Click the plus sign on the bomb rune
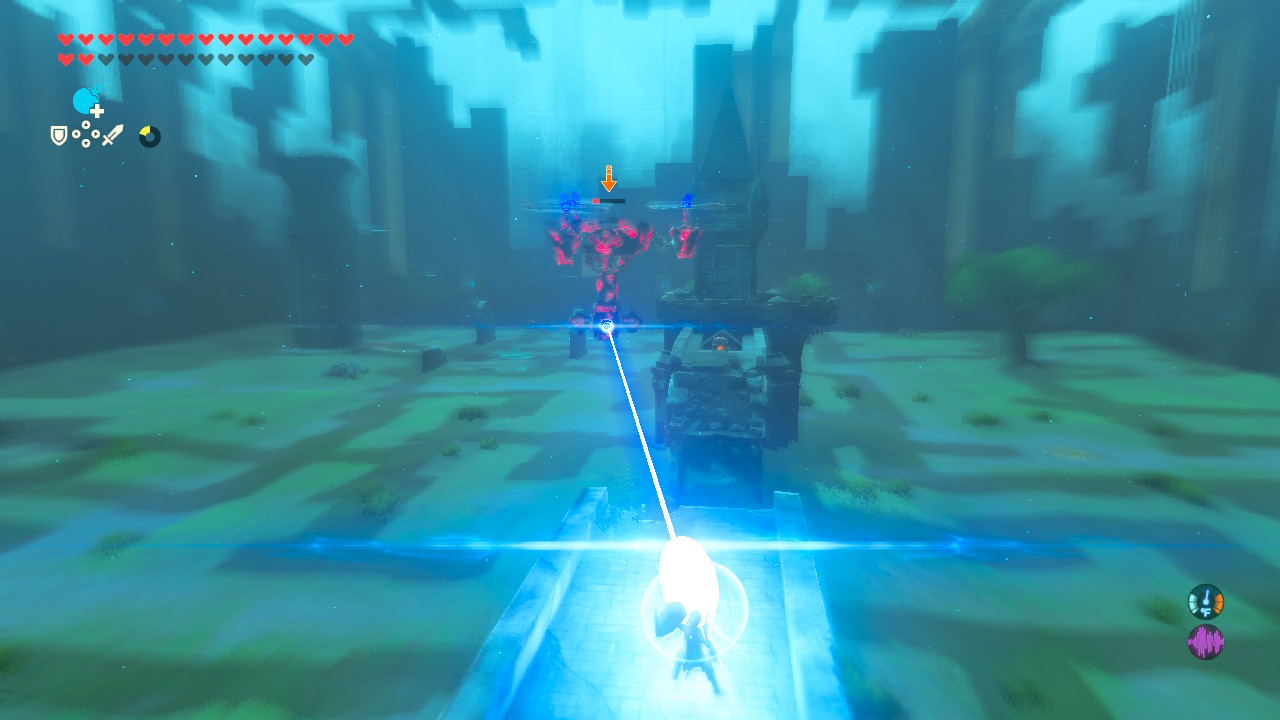The width and height of the screenshot is (1280, 720). [96, 110]
